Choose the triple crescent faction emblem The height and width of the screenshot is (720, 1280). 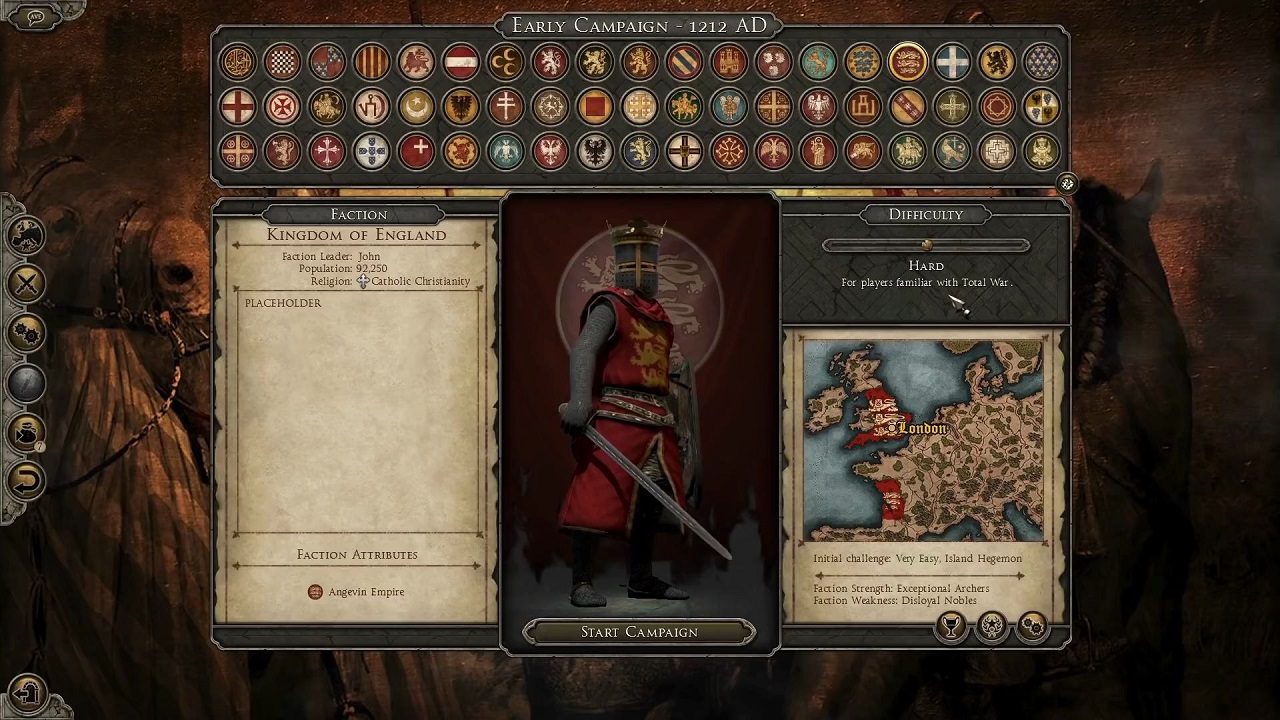[505, 62]
